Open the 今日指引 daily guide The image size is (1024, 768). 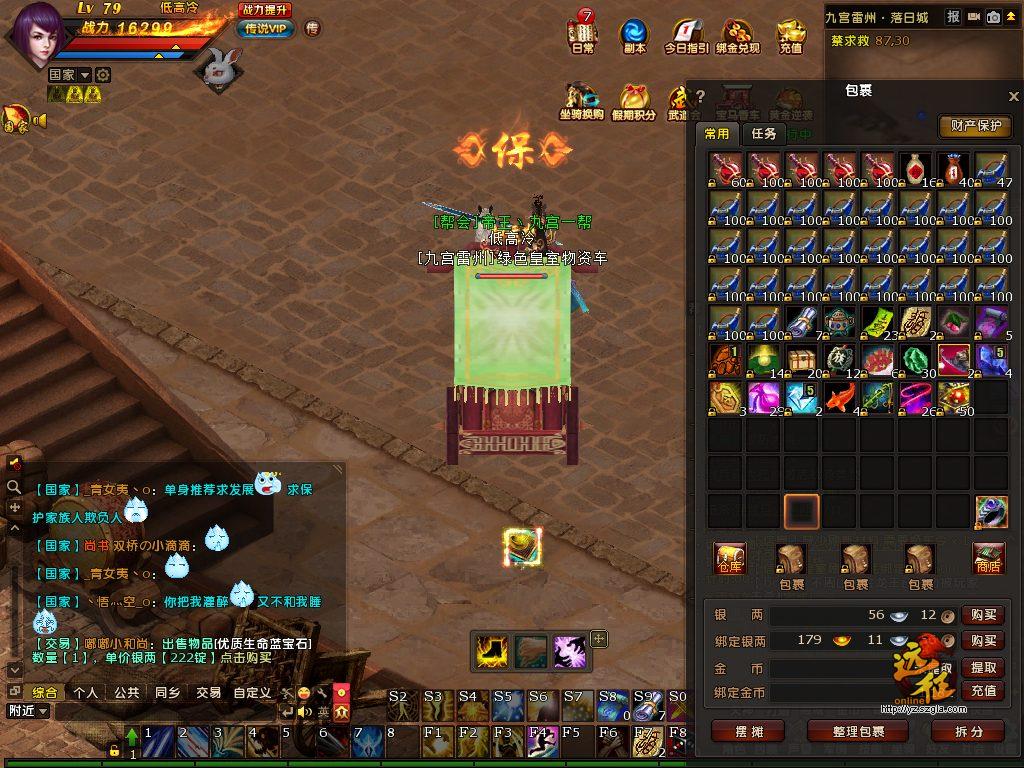pyautogui.click(x=686, y=35)
